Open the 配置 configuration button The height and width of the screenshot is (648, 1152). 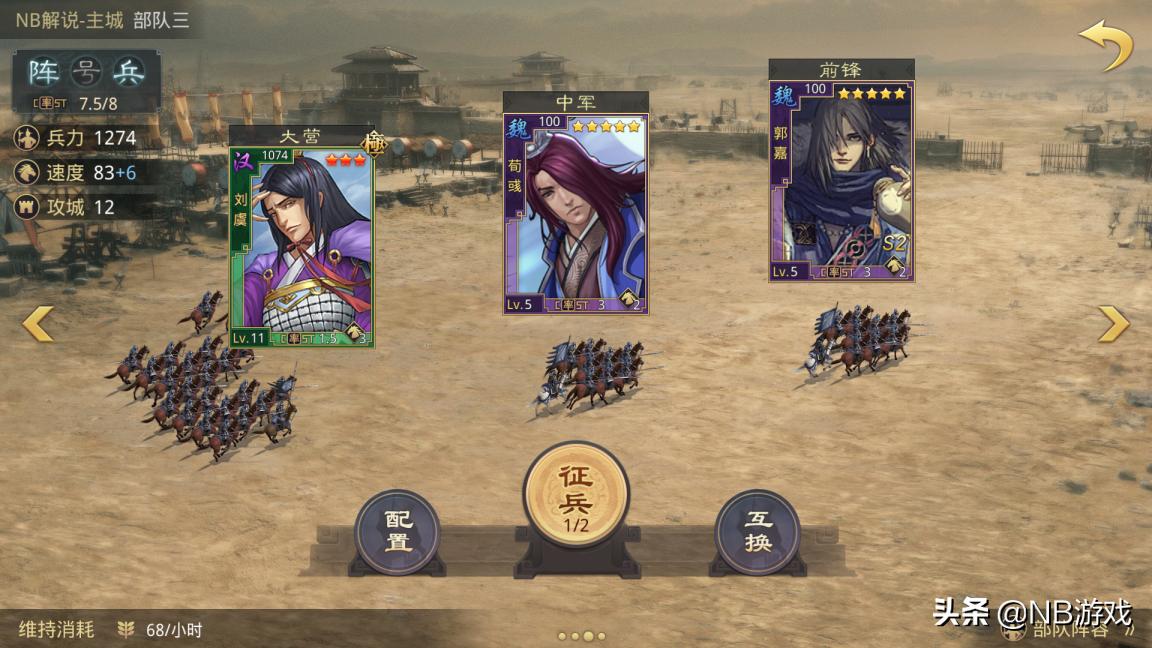click(x=397, y=532)
